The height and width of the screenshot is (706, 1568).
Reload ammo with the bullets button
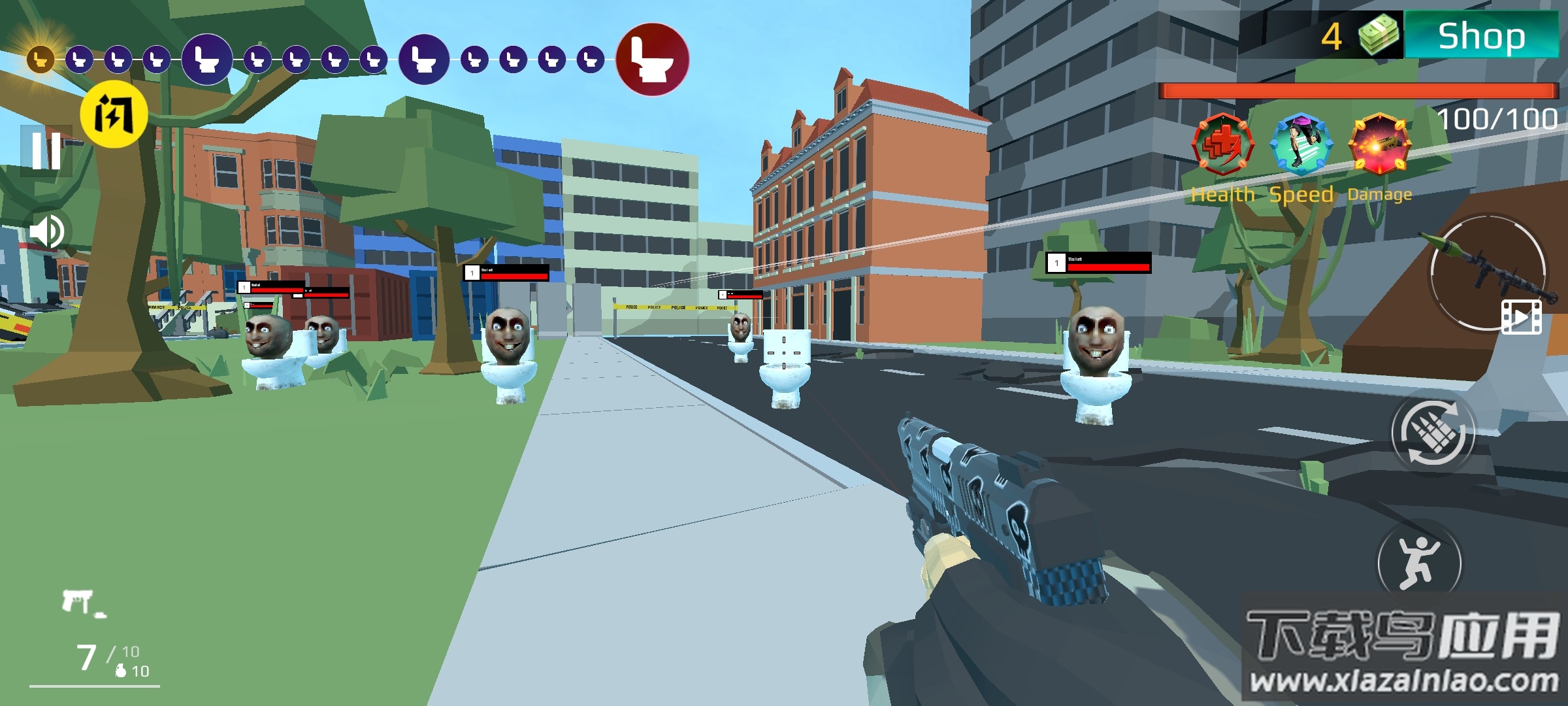[1433, 433]
